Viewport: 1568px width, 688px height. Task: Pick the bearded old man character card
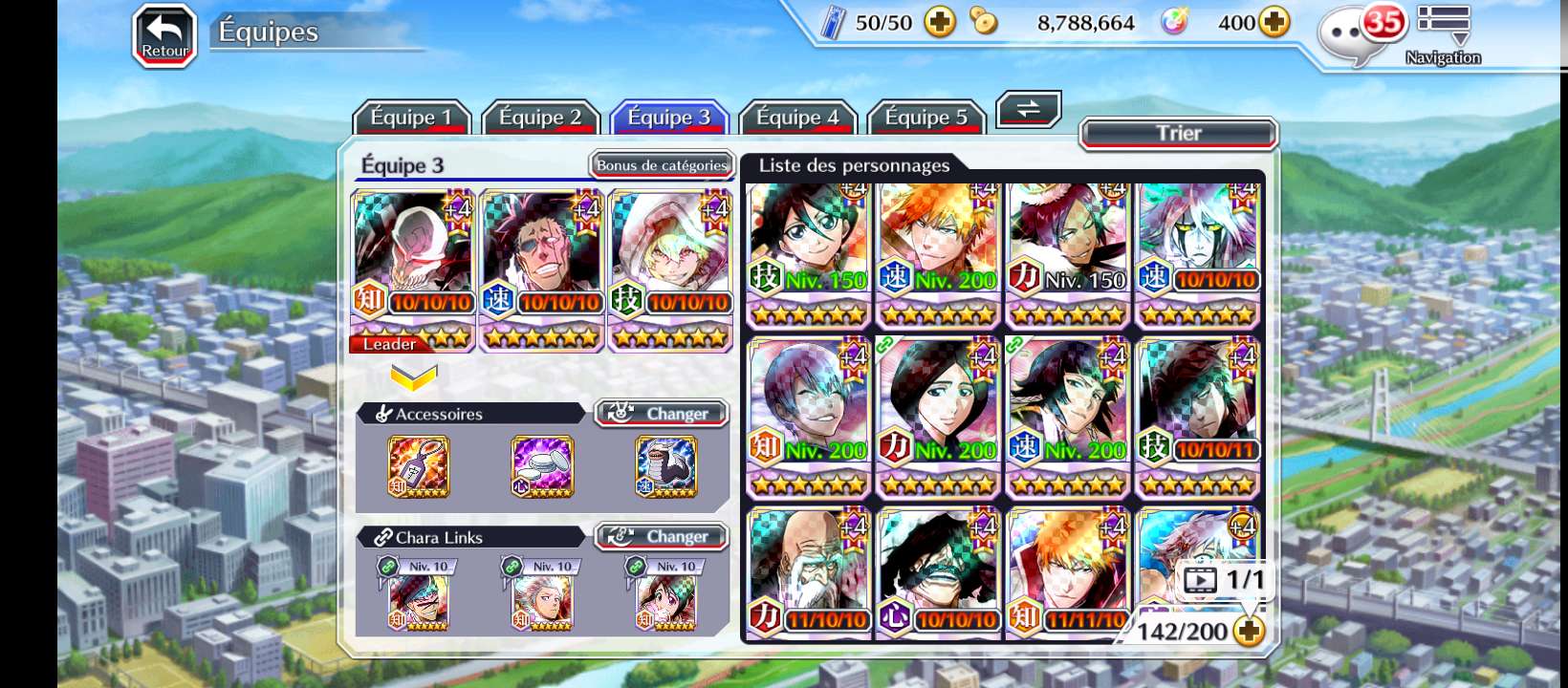coord(809,571)
